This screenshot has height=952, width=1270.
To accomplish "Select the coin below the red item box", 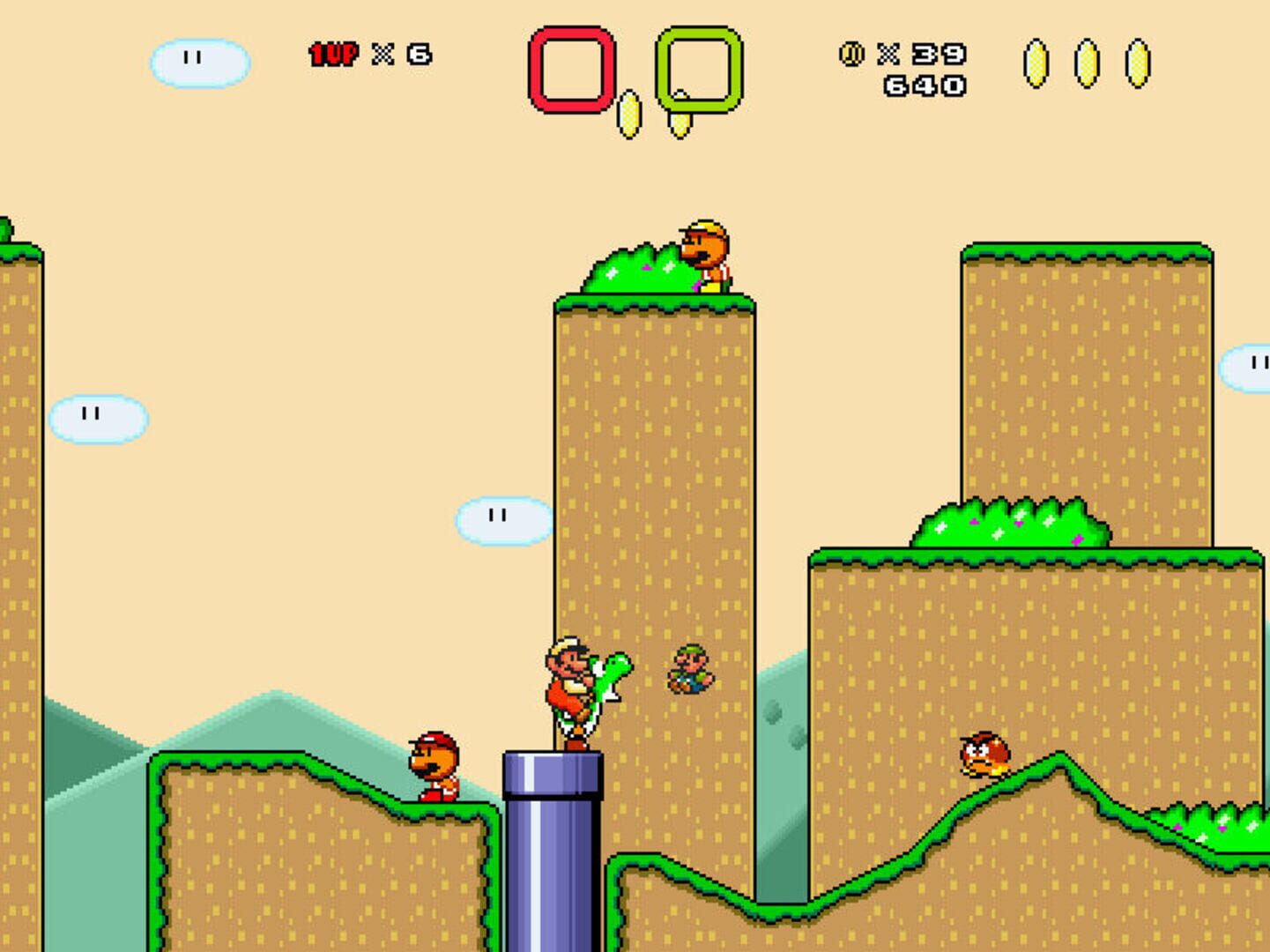I will (x=631, y=115).
